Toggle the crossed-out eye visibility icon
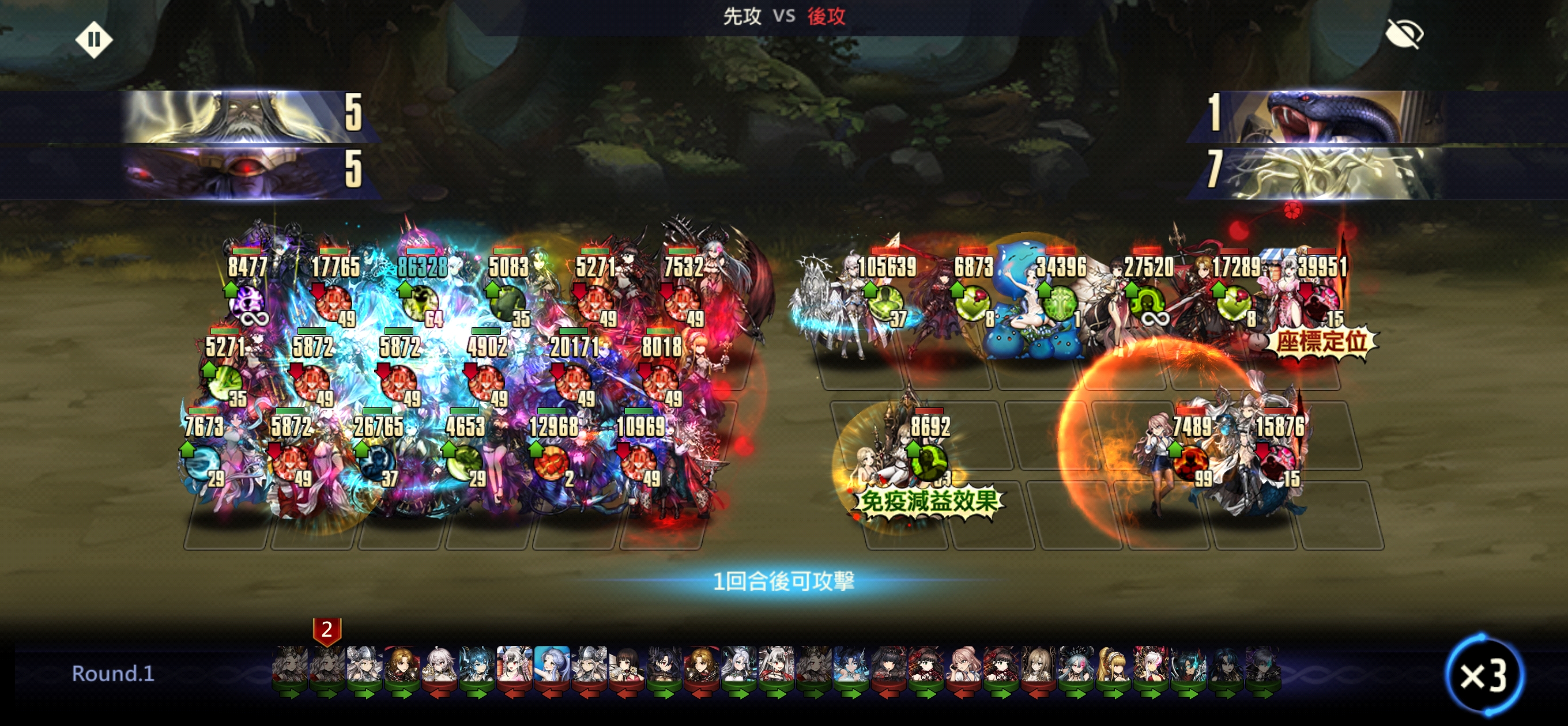This screenshot has height=726, width=1568. (1404, 33)
